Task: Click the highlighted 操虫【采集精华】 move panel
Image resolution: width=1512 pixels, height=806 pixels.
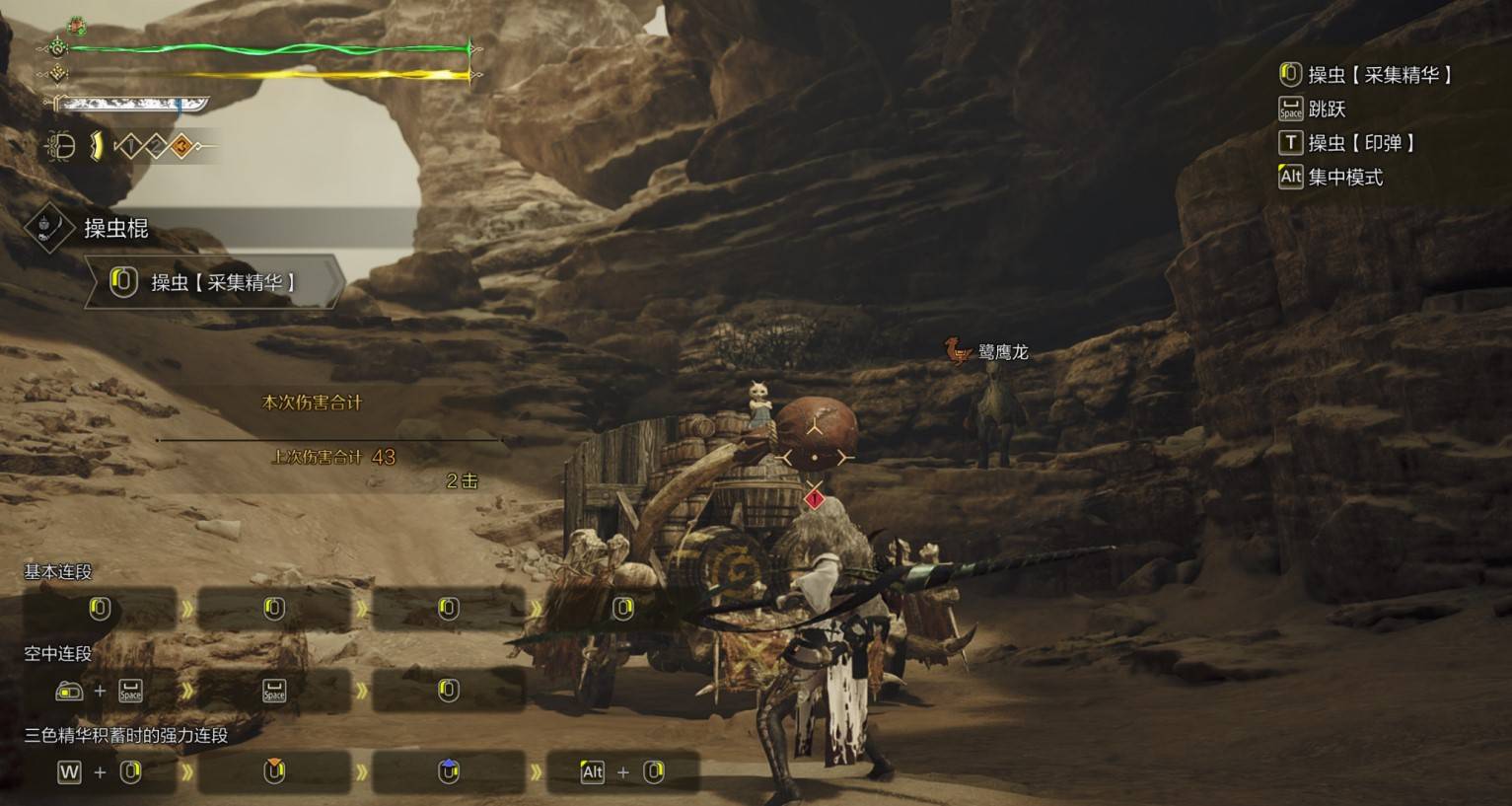Action: click(x=215, y=283)
